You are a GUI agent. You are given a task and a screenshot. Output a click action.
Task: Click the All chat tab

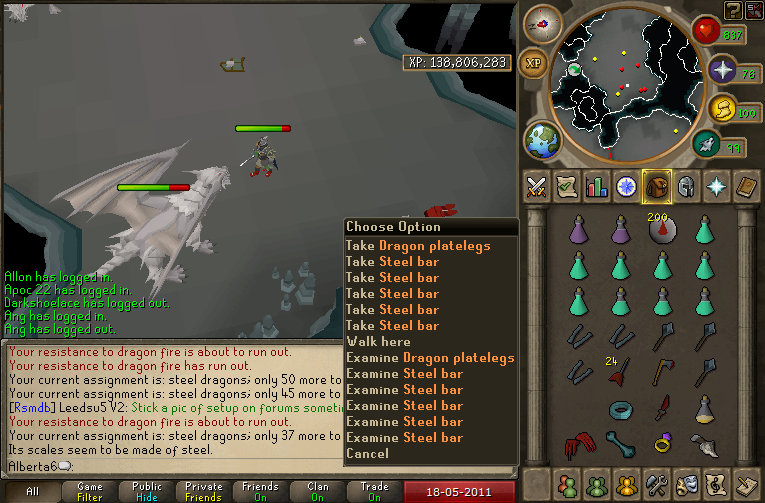33,491
